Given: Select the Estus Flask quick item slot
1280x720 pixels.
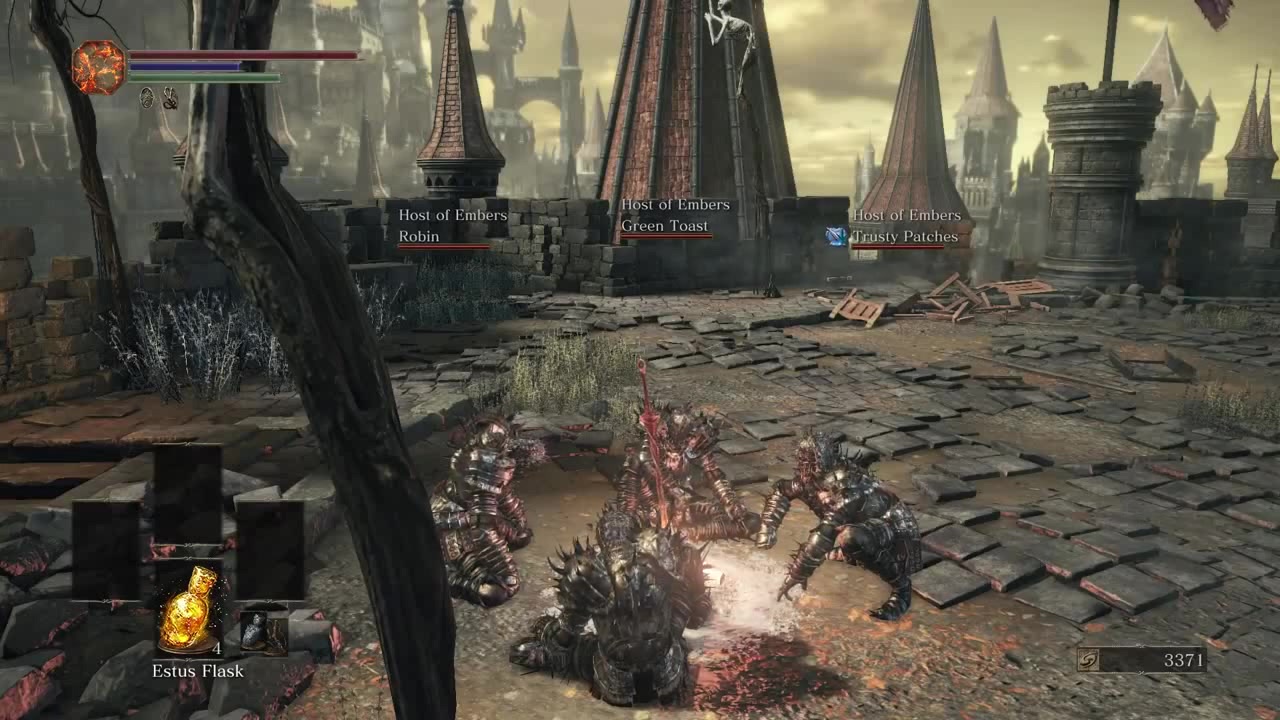Looking at the screenshot, I should click(188, 609).
